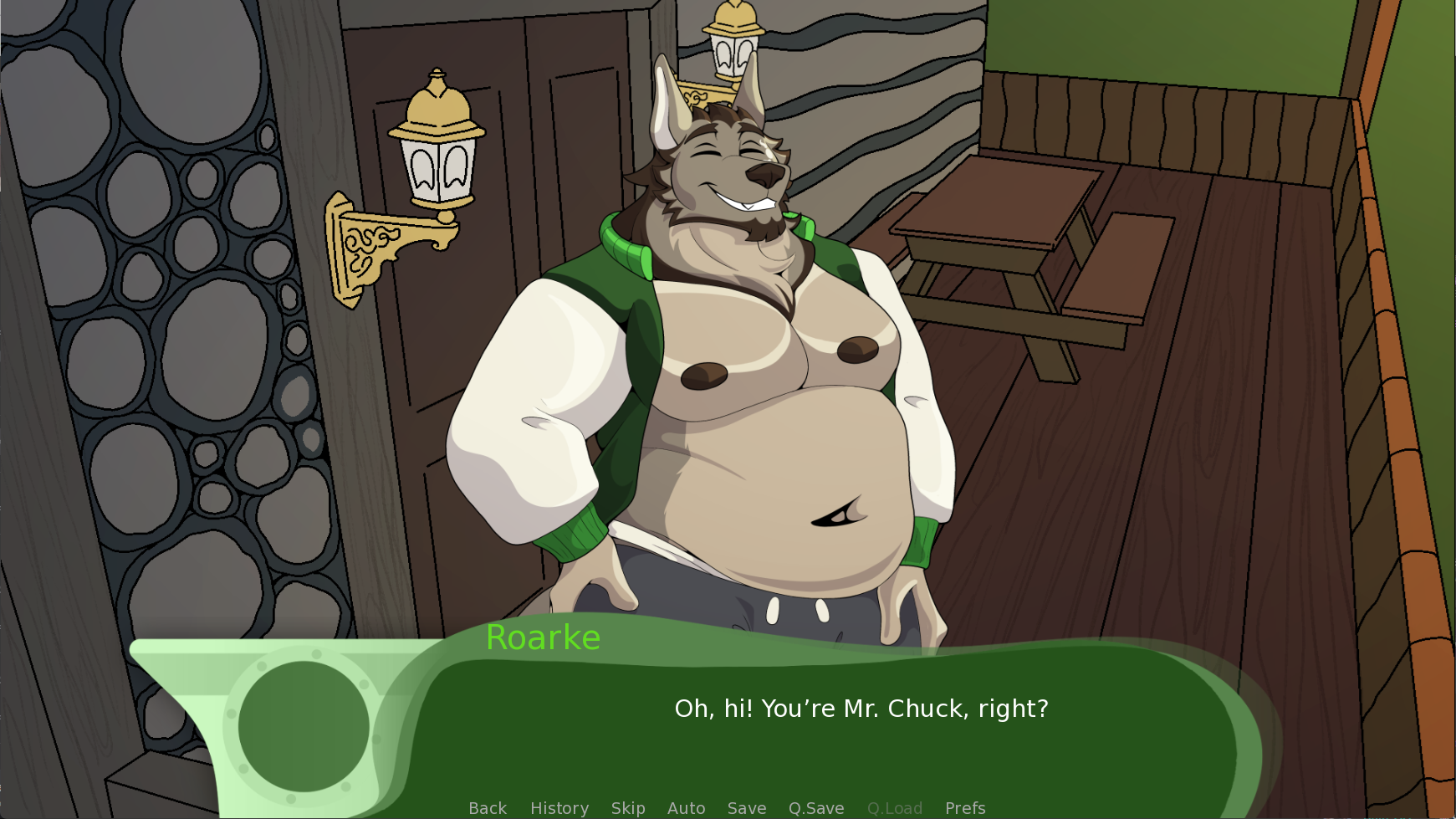Screen dimensions: 1456x819
Task: Click the quick menu bar area
Action: click(x=728, y=807)
